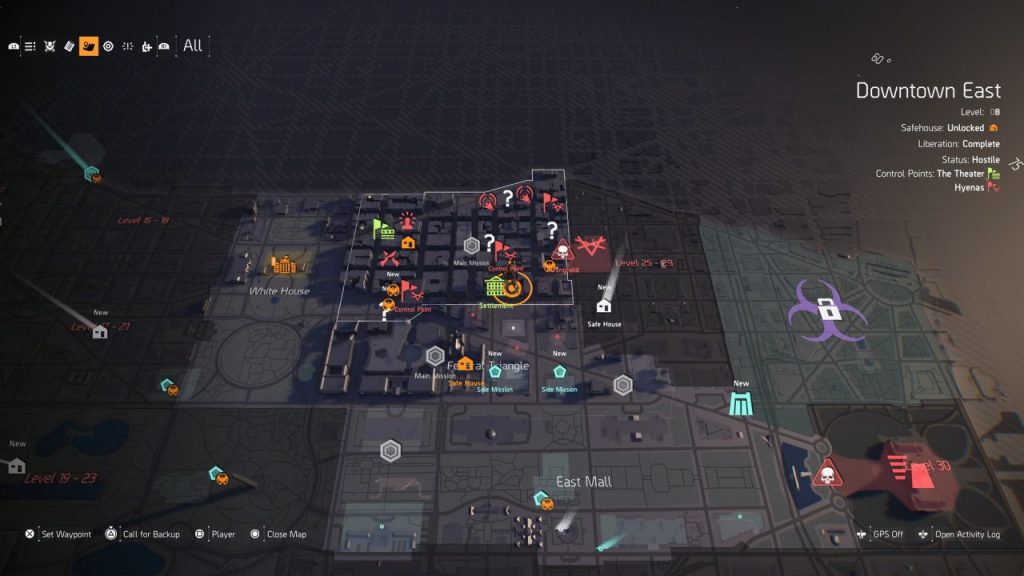Screen dimensions: 1024x576
Task: Select the red crossed rifles activity marker
Action: (x=389, y=259)
